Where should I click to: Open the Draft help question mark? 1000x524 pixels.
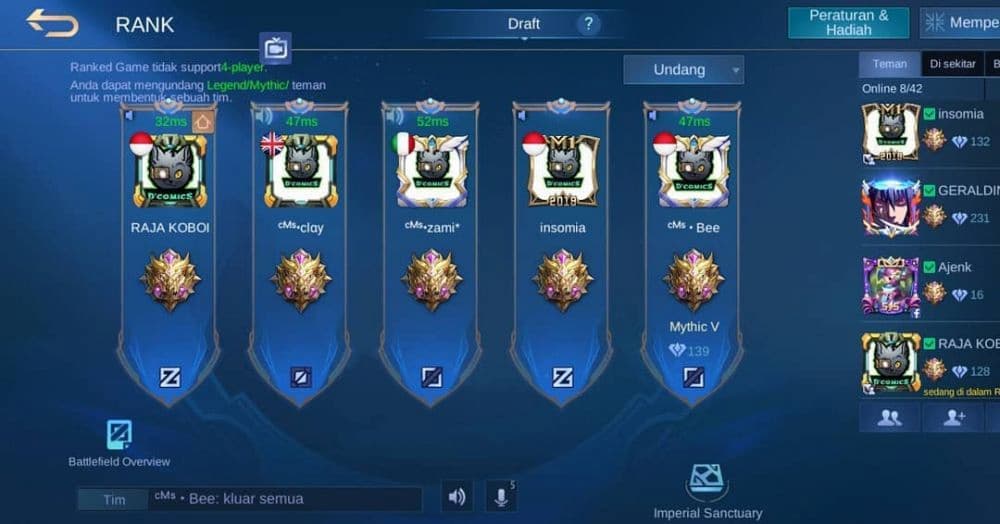[x=588, y=24]
